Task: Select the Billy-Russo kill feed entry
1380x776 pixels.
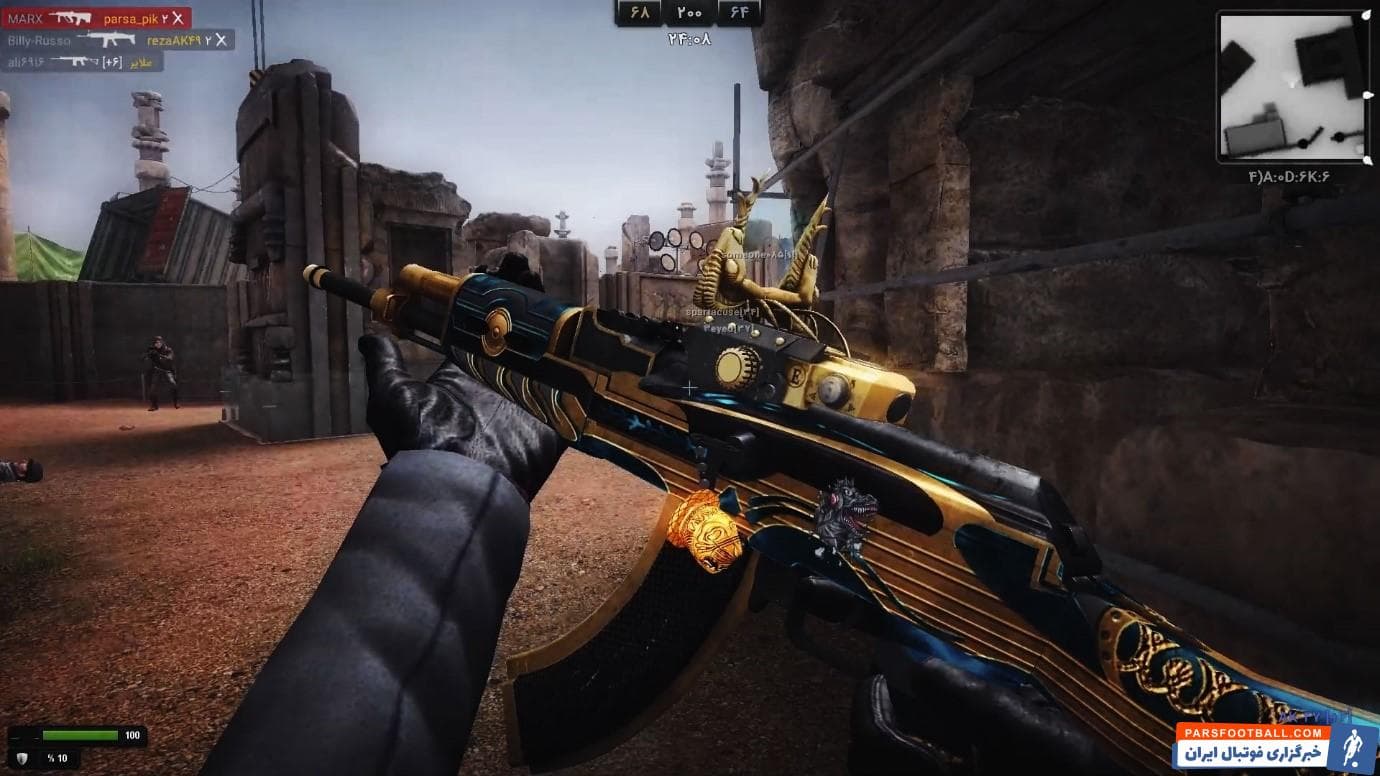Action: pyautogui.click(x=118, y=40)
